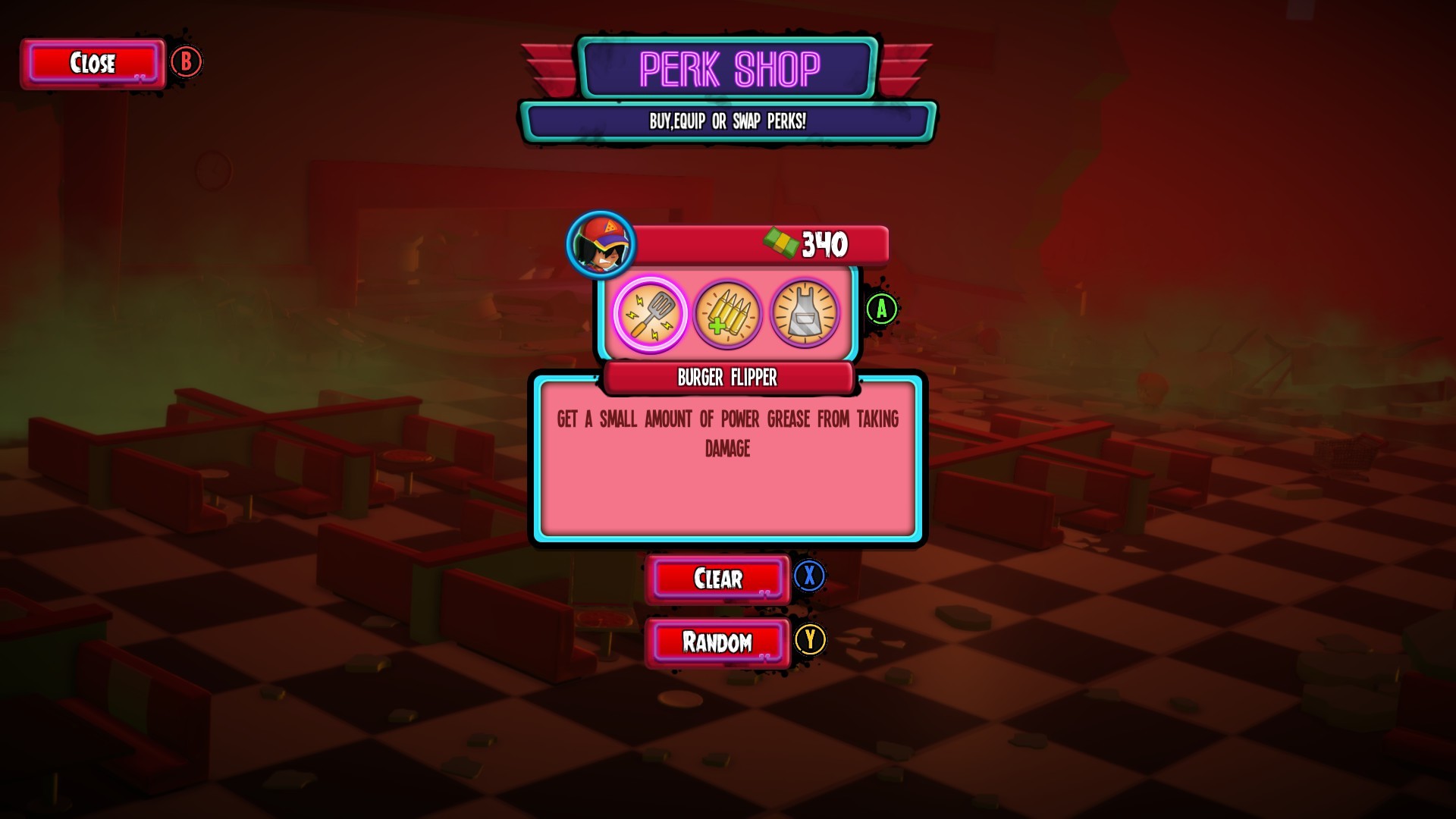The width and height of the screenshot is (1456, 819).
Task: Click the cash stack money icon
Action: click(780, 243)
